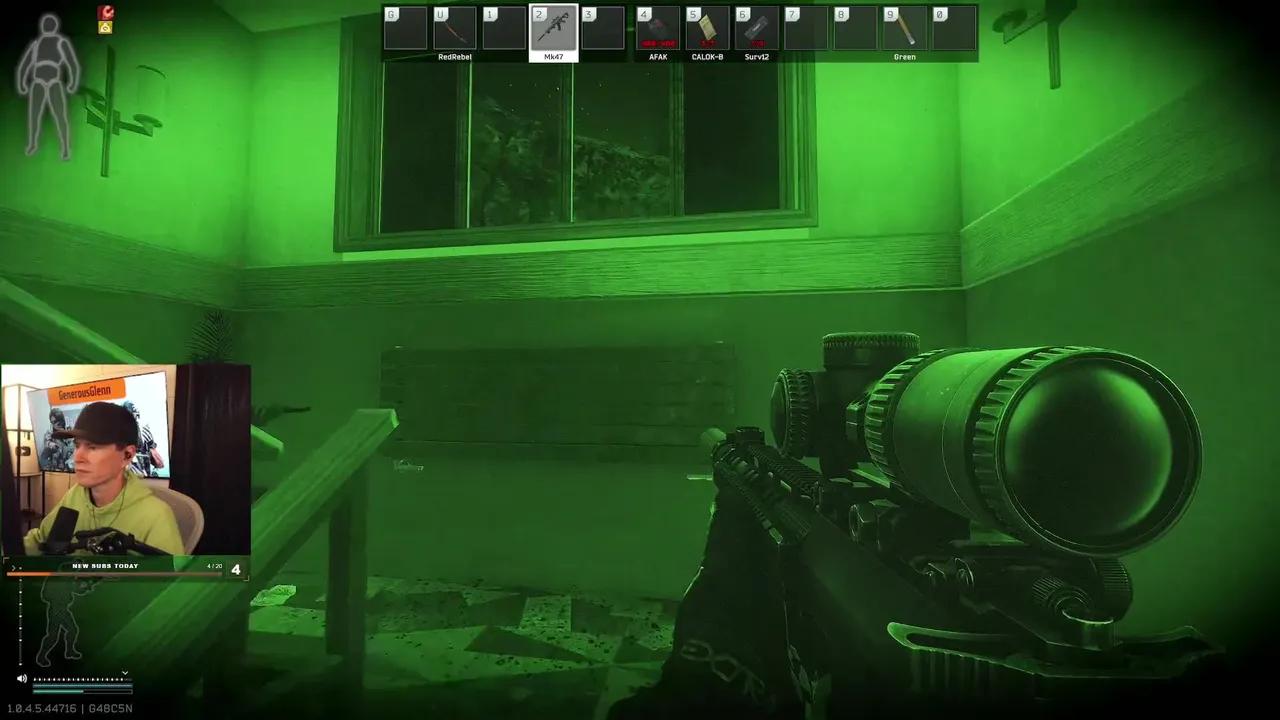This screenshot has width=1280, height=720.
Task: Select the Mk47 in hotbar slot 2
Action: click(x=552, y=27)
